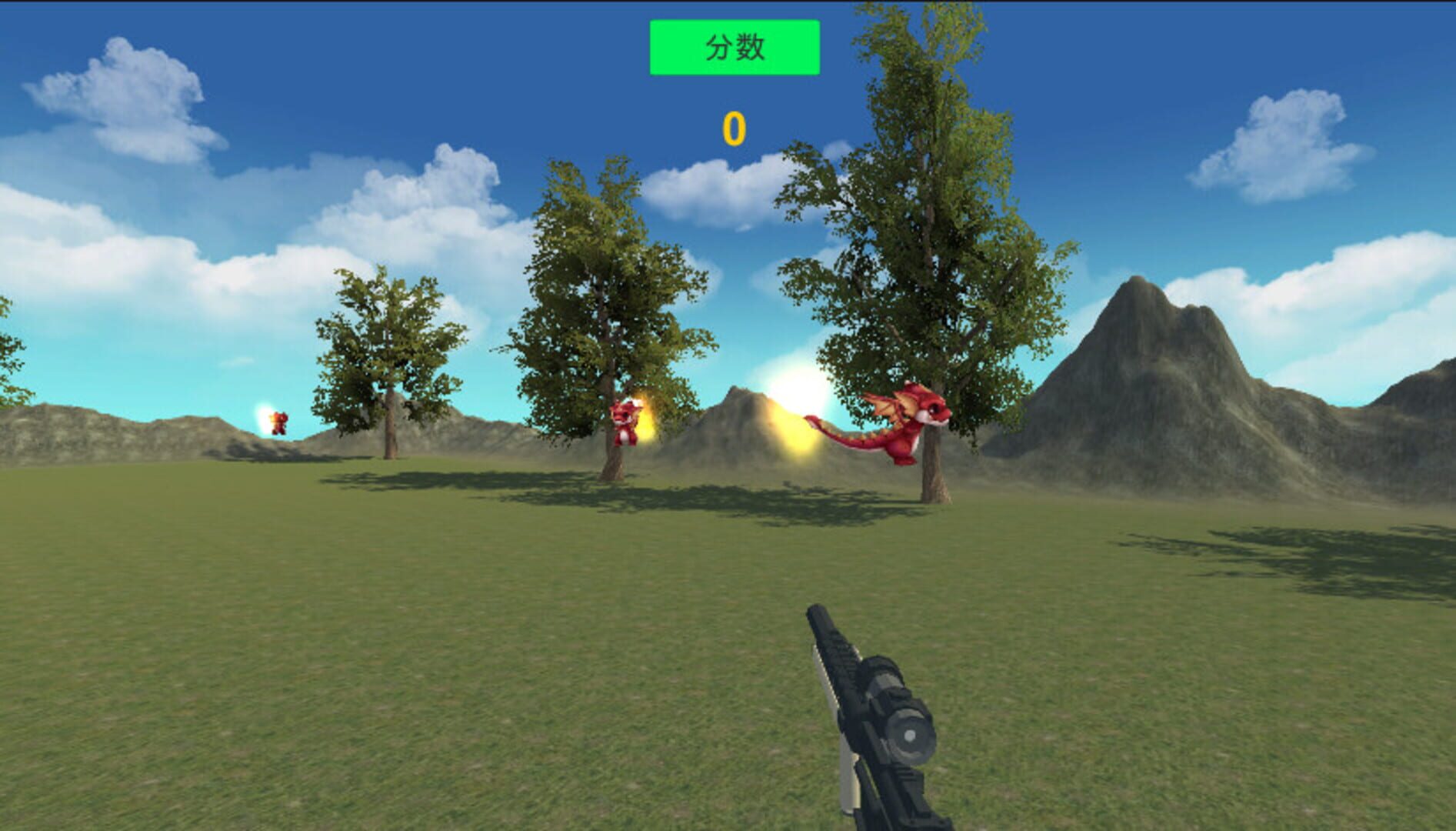Viewport: 1456px width, 831px height.
Task: Click the yellow score number 0
Action: [x=735, y=128]
